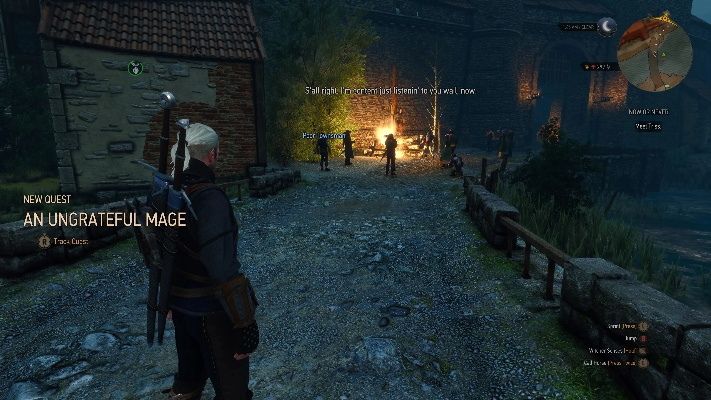Image resolution: width=711 pixels, height=400 pixels.
Task: Open the An Ungrateful Mage quest notification
Action: 105,219
